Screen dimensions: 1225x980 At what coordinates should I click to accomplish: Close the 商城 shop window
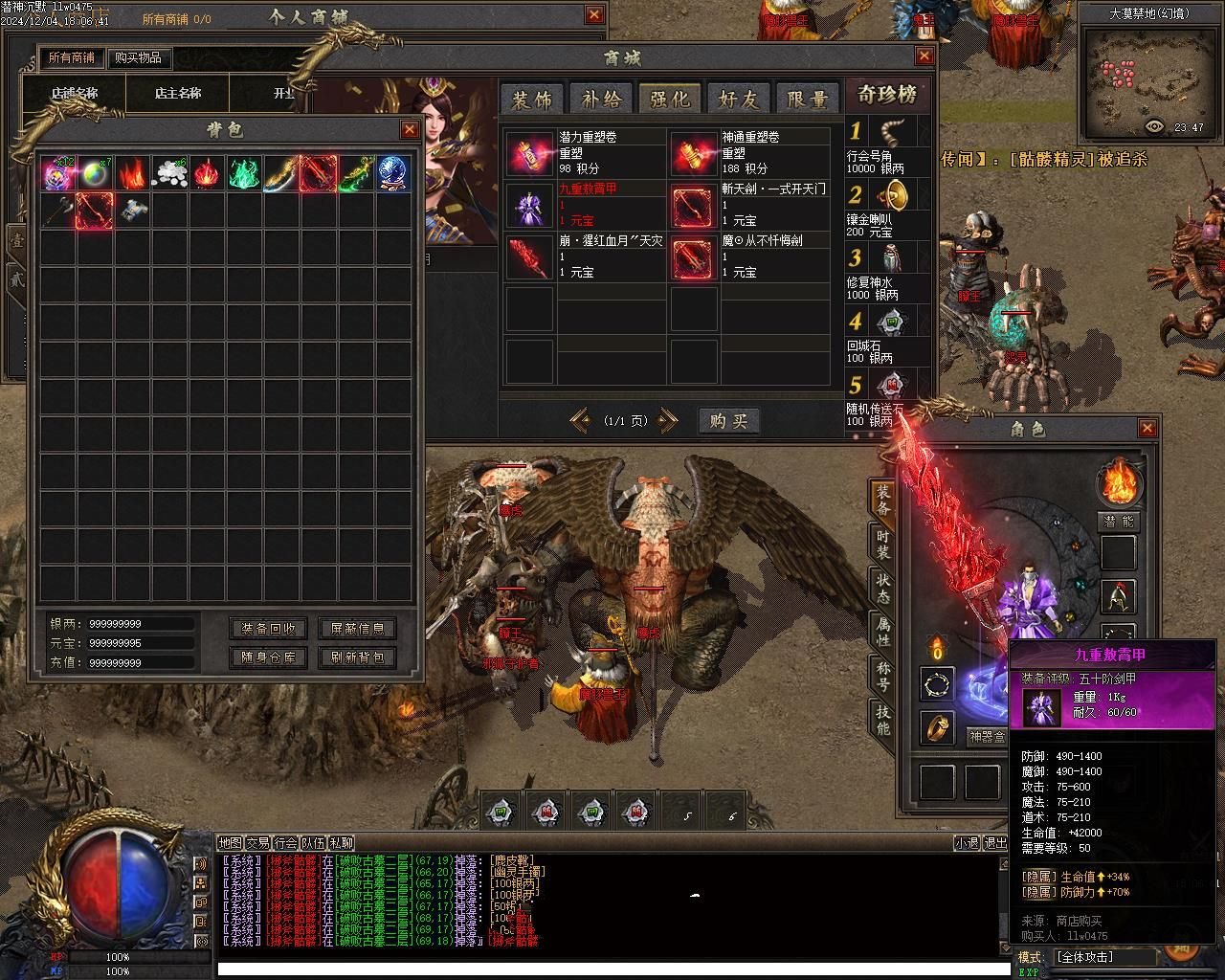924,56
